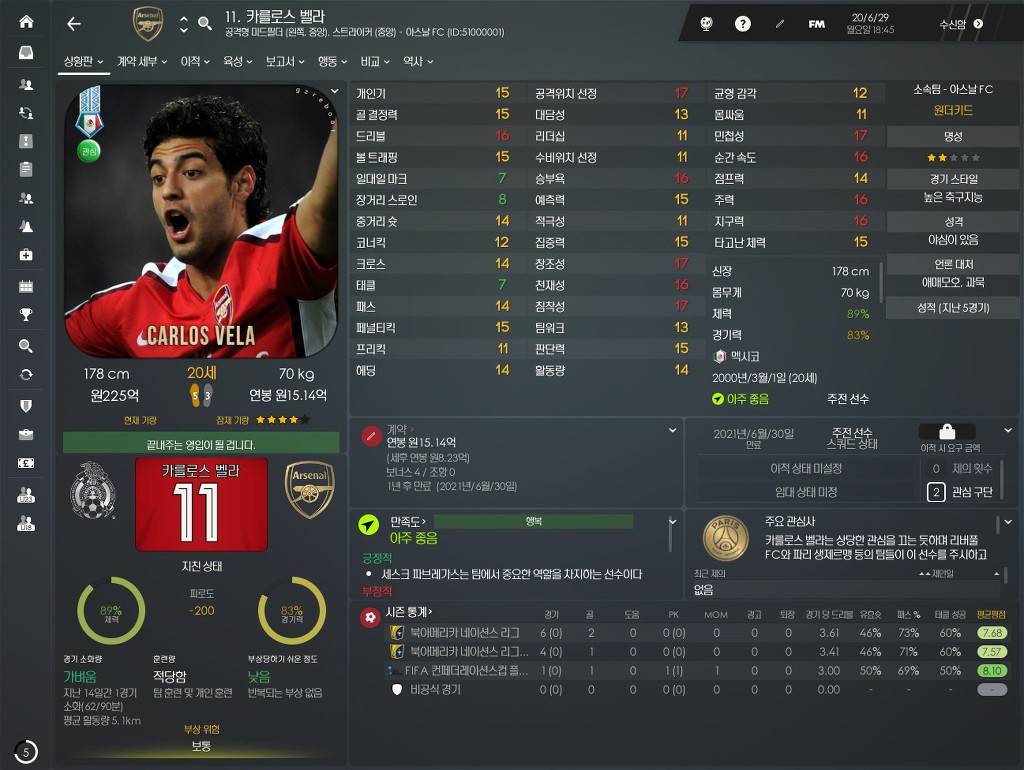Open the 이적 transfer menu

pos(194,62)
